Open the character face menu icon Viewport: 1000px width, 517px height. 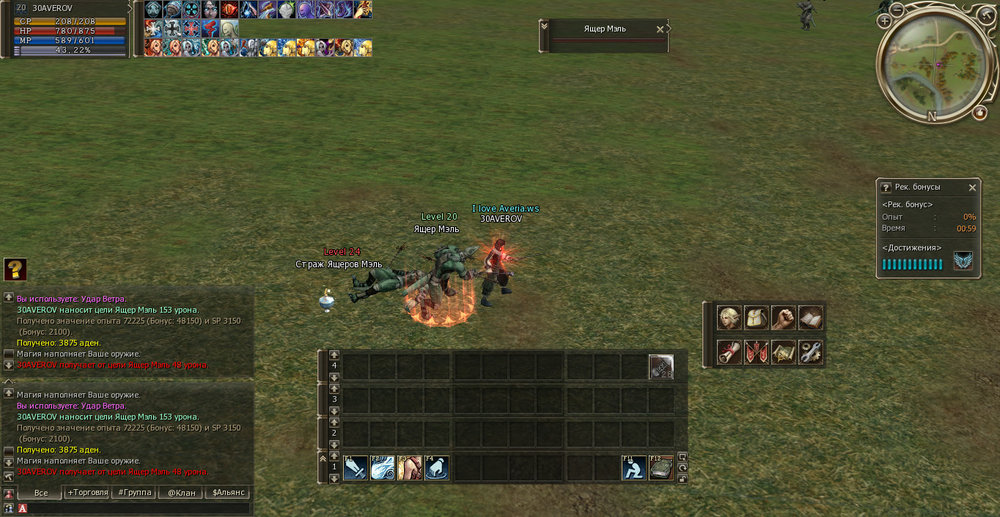[730, 318]
